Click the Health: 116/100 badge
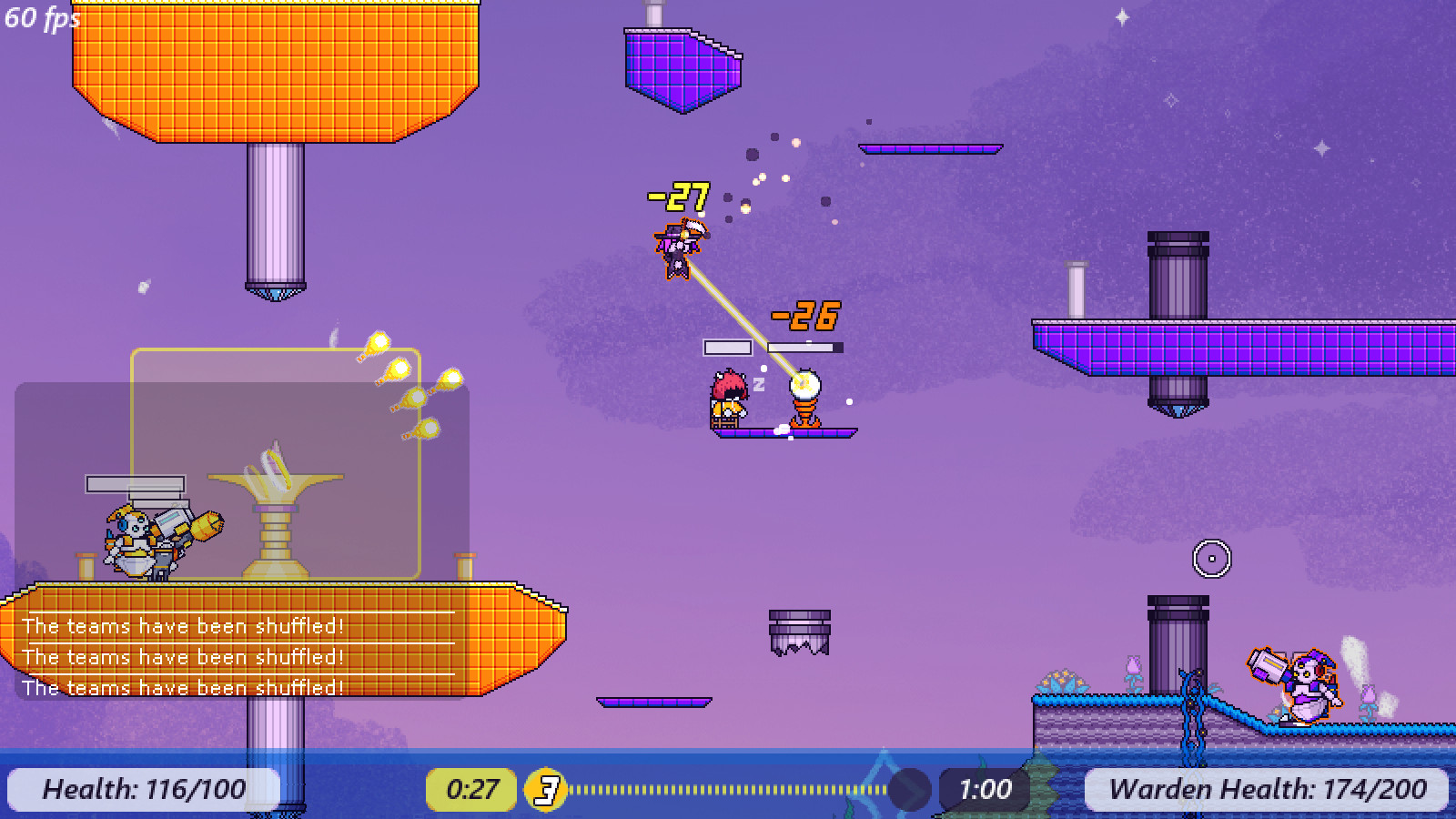1456x819 pixels. pos(141,789)
